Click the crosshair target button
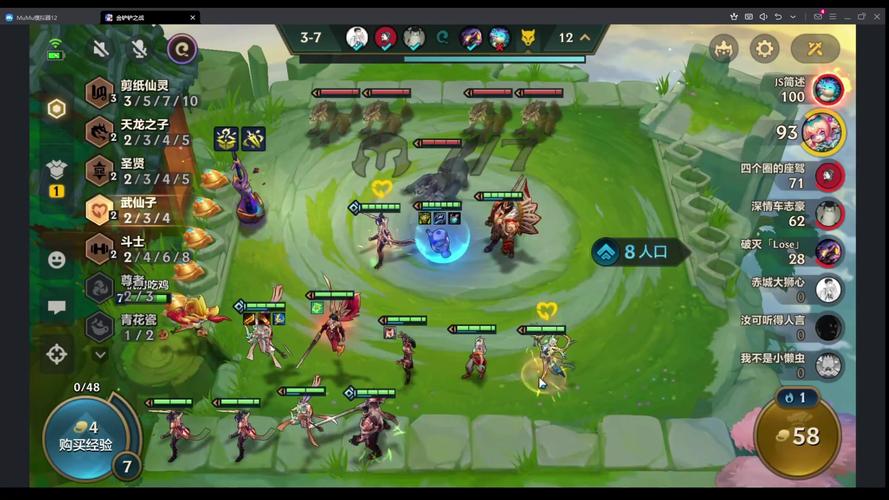This screenshot has width=889, height=500. click(57, 353)
